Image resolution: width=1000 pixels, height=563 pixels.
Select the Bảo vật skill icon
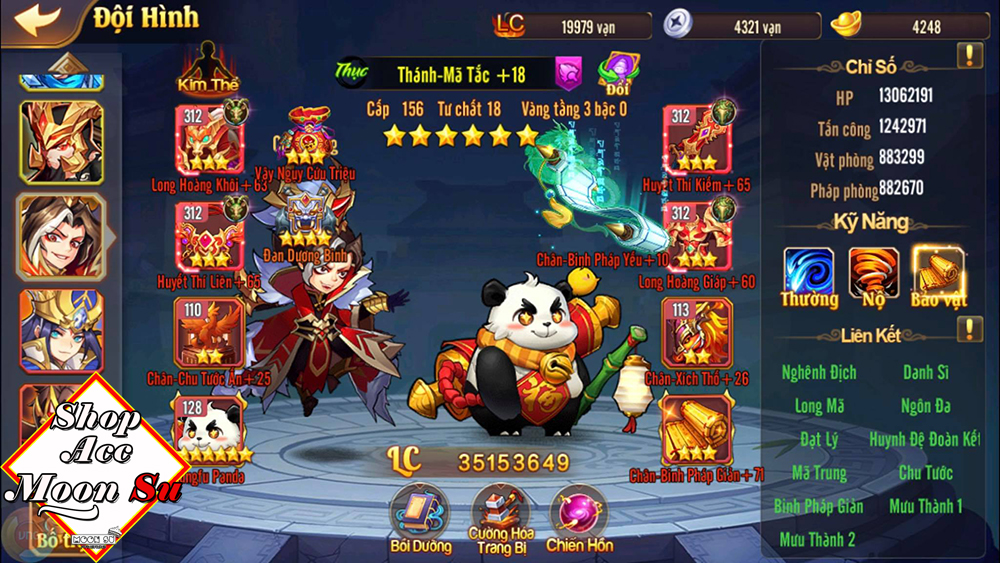coord(938,272)
